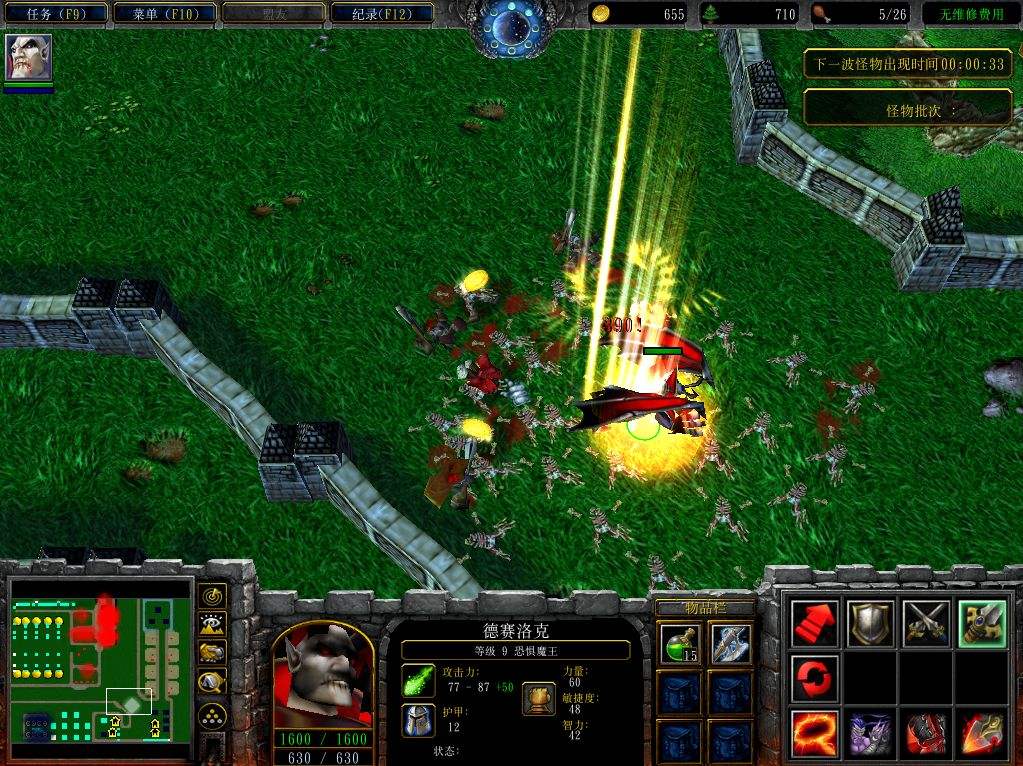Viewport: 1023px width, 766px height.
Task: Click the red circular arrows command icon
Action: tap(815, 679)
